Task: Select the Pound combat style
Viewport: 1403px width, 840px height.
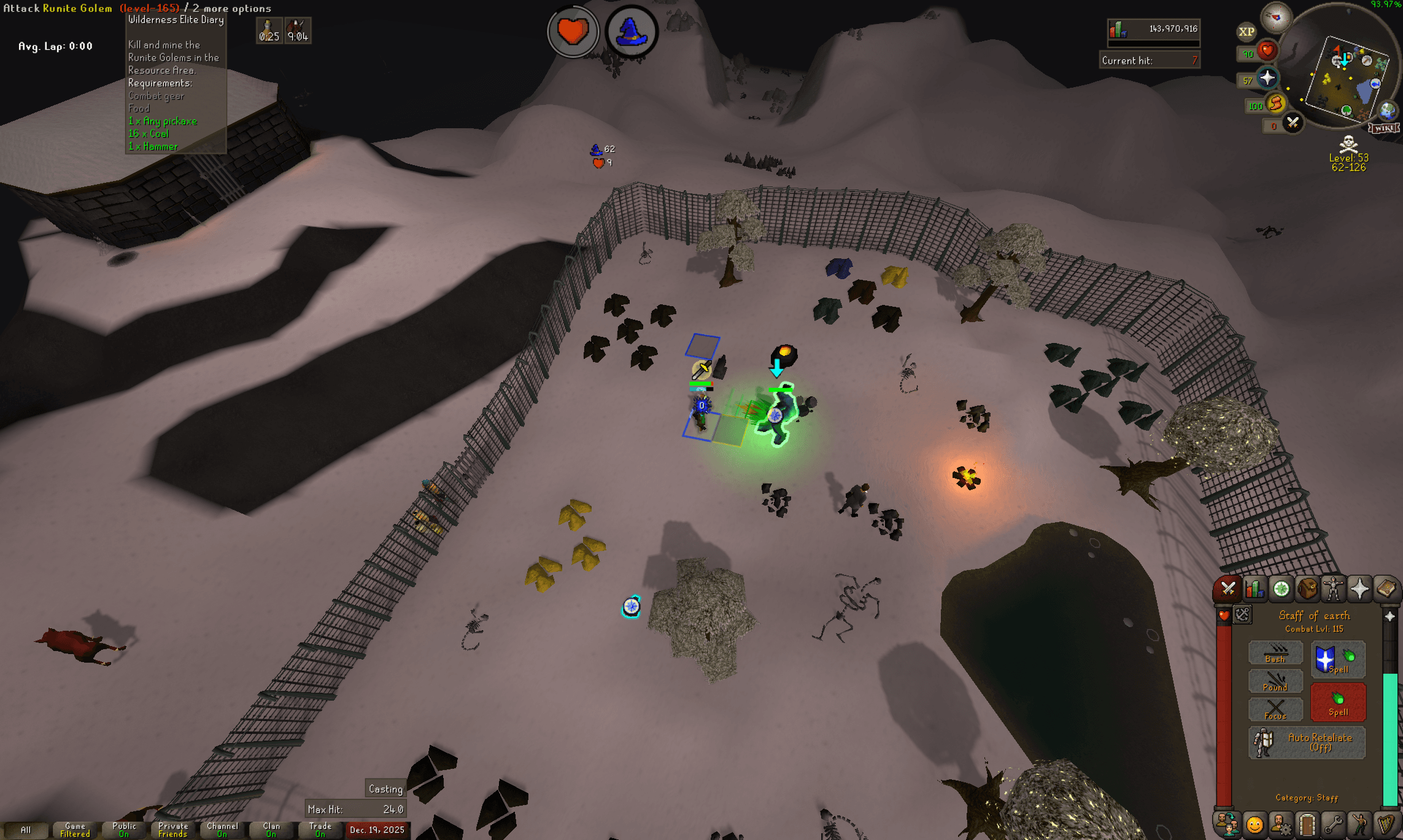Action: 1275,681
